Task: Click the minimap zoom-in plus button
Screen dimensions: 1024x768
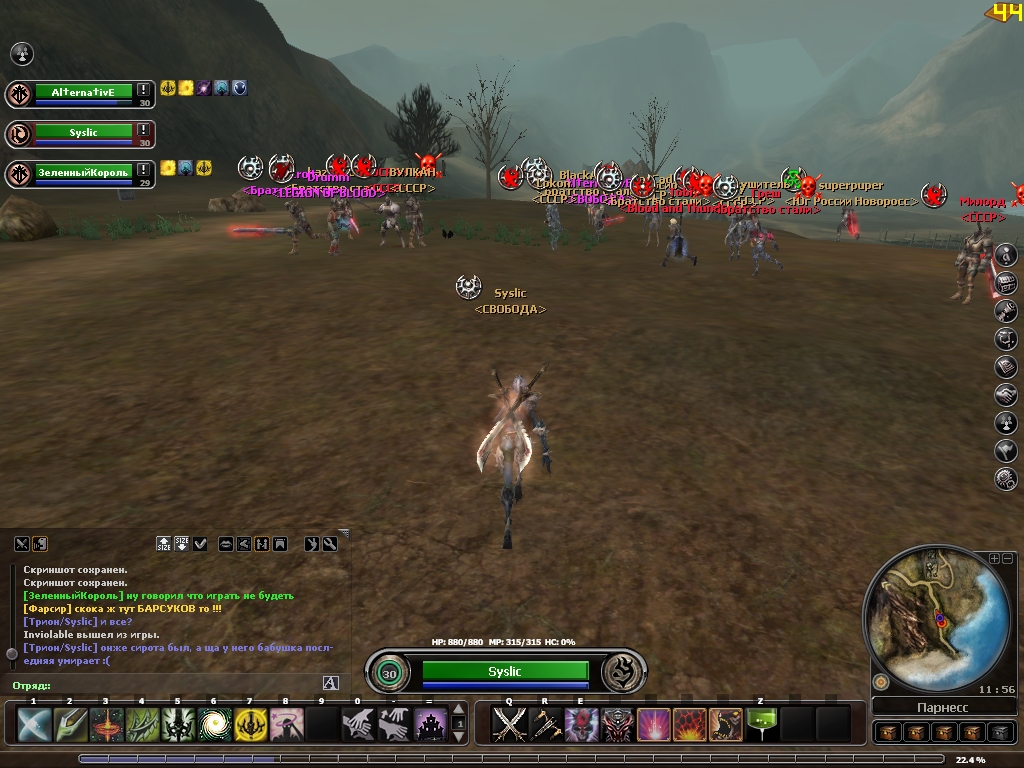Action: tap(995, 558)
